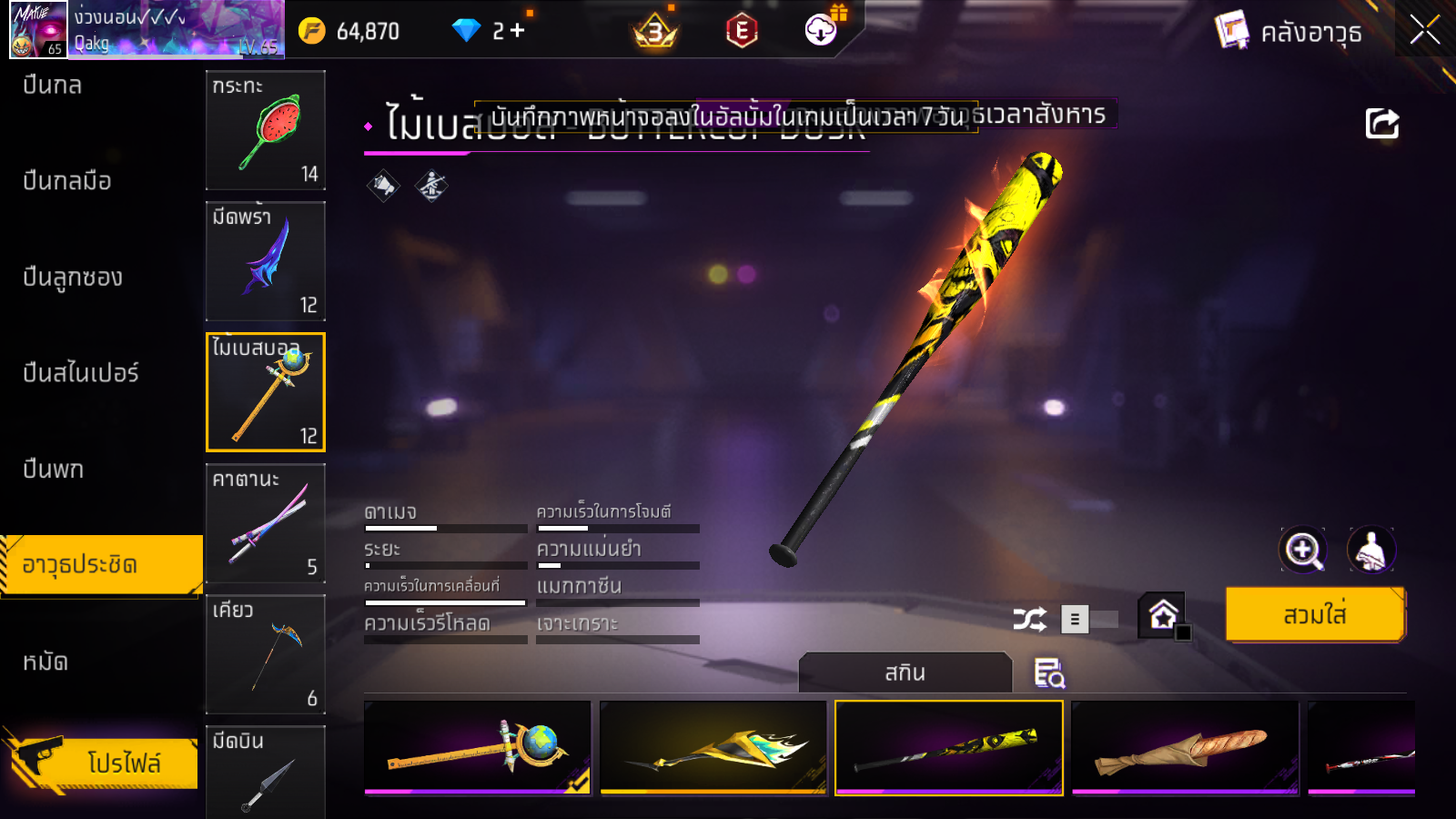Zoom in with the magnifier icon
The width and height of the screenshot is (1456, 819).
pyautogui.click(x=1303, y=550)
